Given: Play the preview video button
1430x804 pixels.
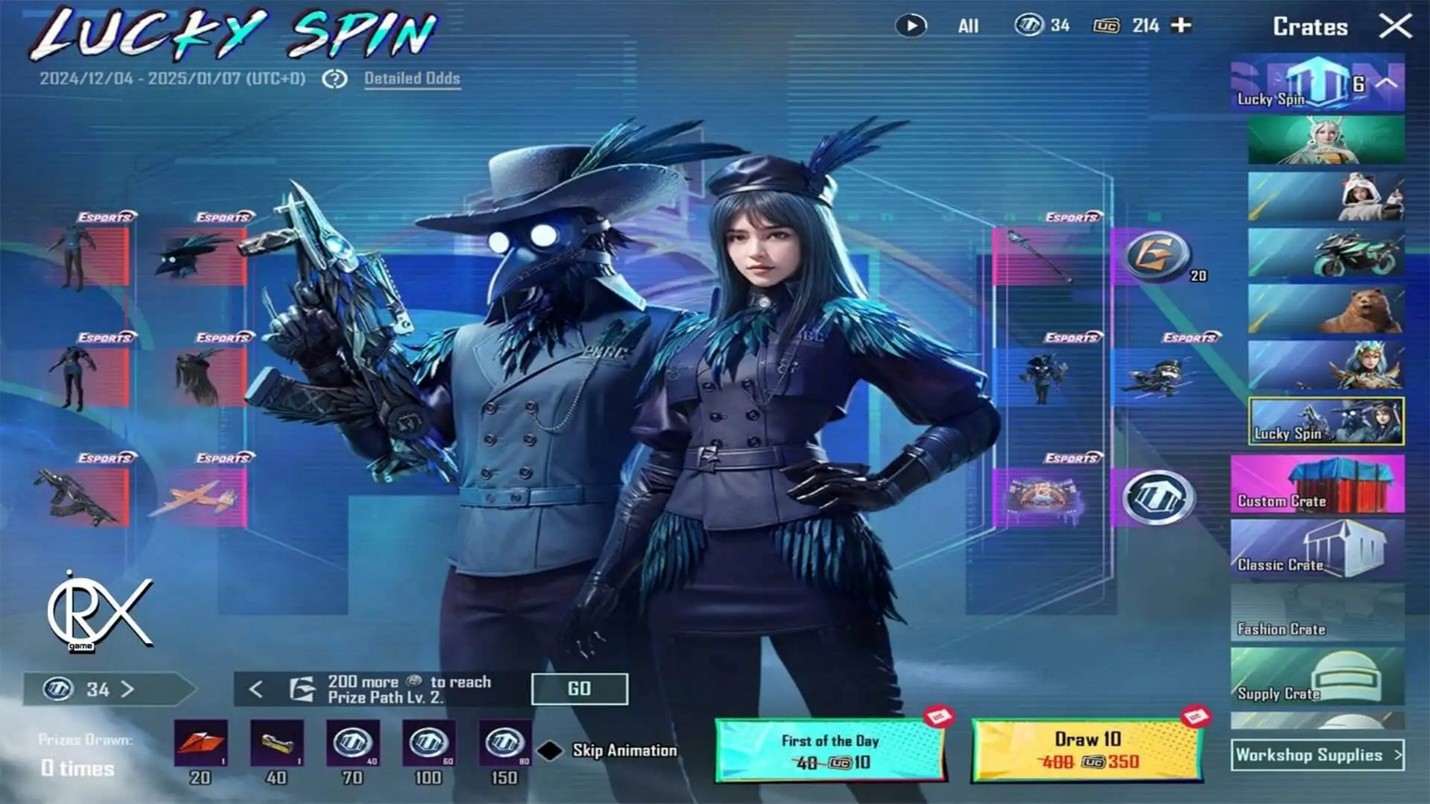Looking at the screenshot, I should [x=910, y=26].
